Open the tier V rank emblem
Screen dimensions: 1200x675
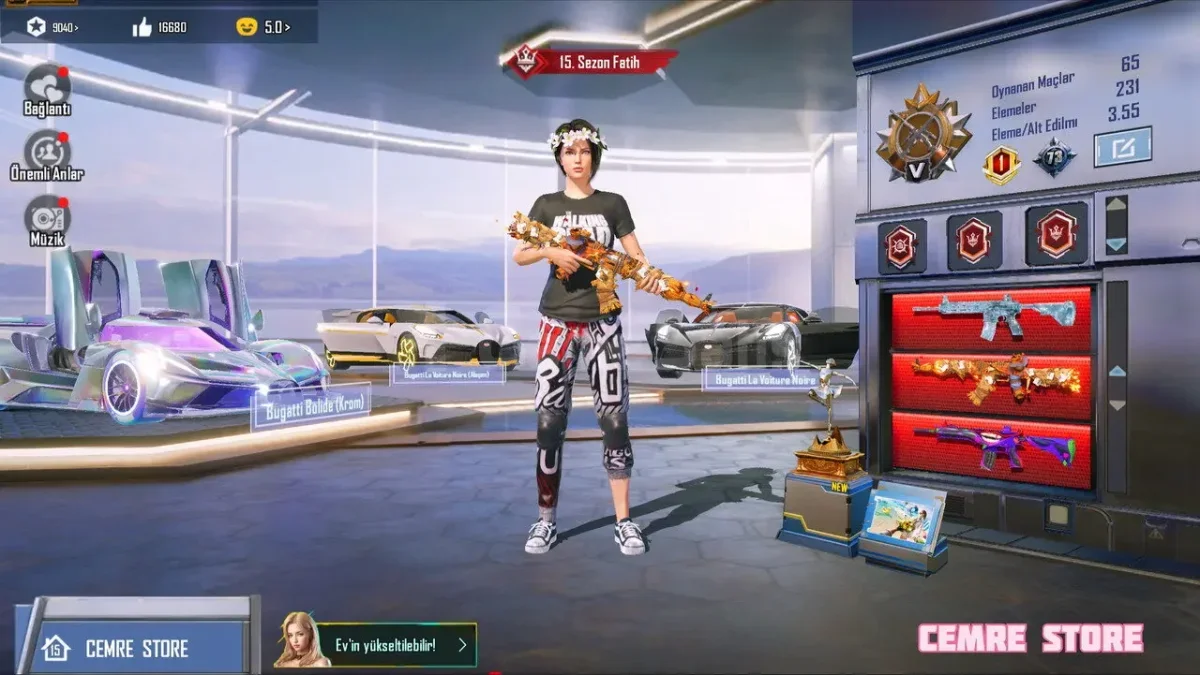point(923,137)
